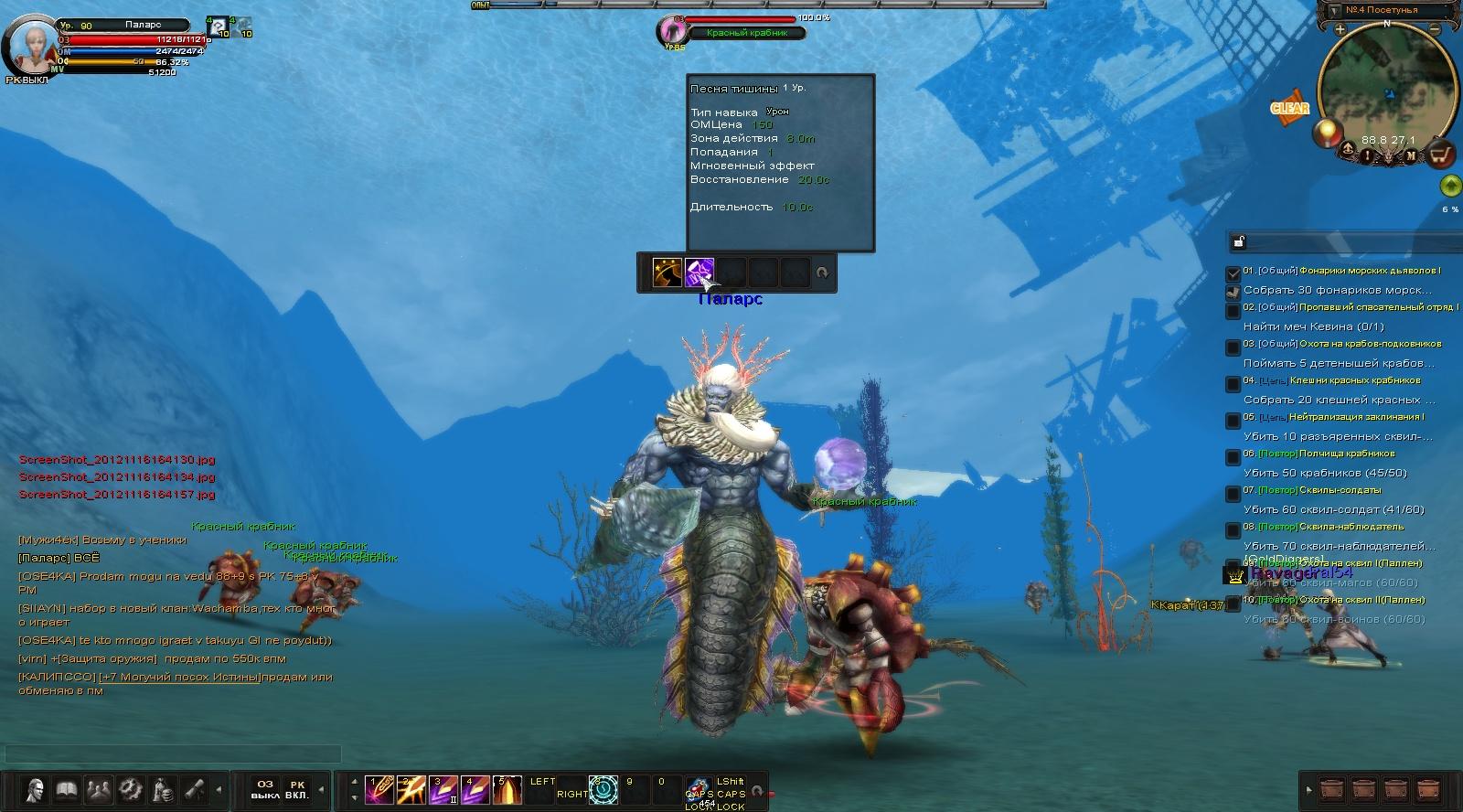Zoom in the minimap with the plus button
This screenshot has width=1463, height=812.
tap(1340, 29)
